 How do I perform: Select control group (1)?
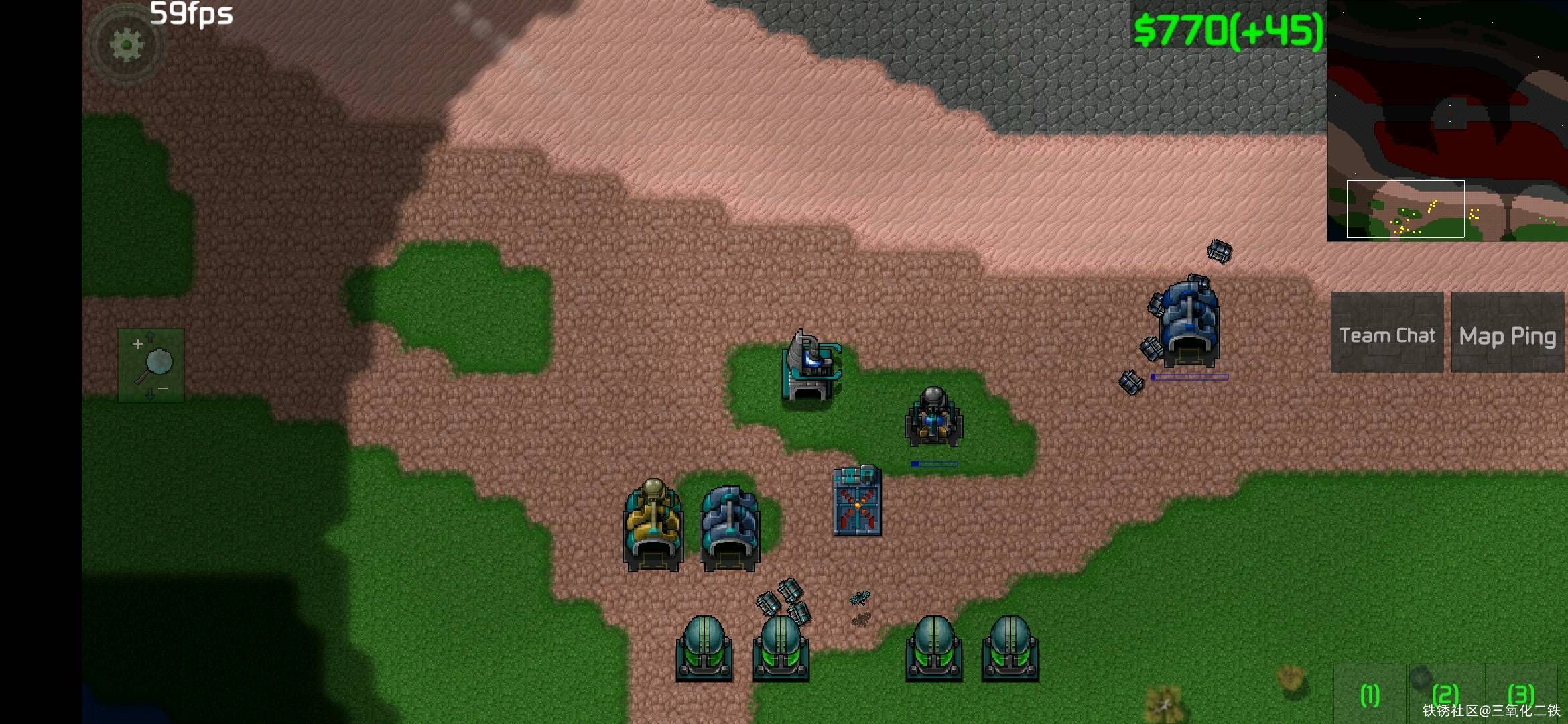point(1369,695)
